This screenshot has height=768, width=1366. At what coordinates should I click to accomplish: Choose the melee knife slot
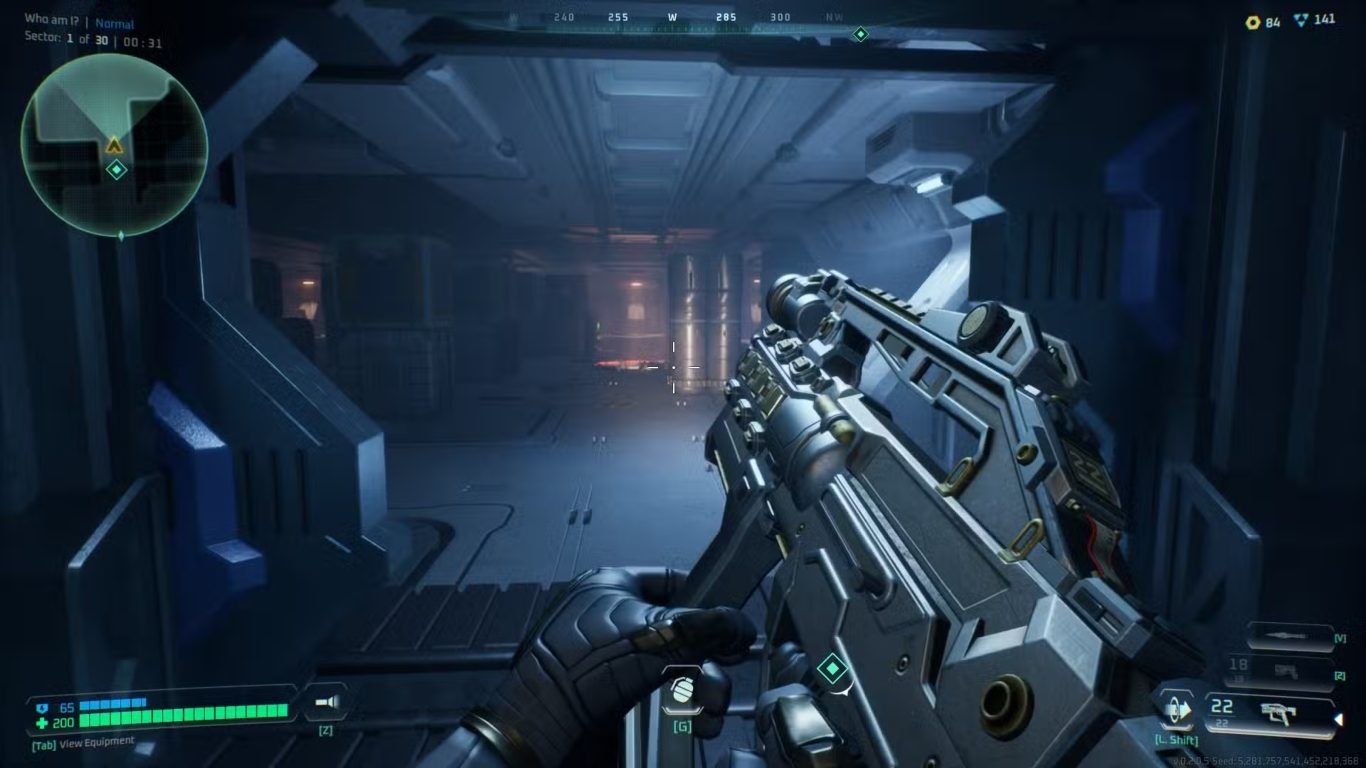pyautogui.click(x=1293, y=636)
